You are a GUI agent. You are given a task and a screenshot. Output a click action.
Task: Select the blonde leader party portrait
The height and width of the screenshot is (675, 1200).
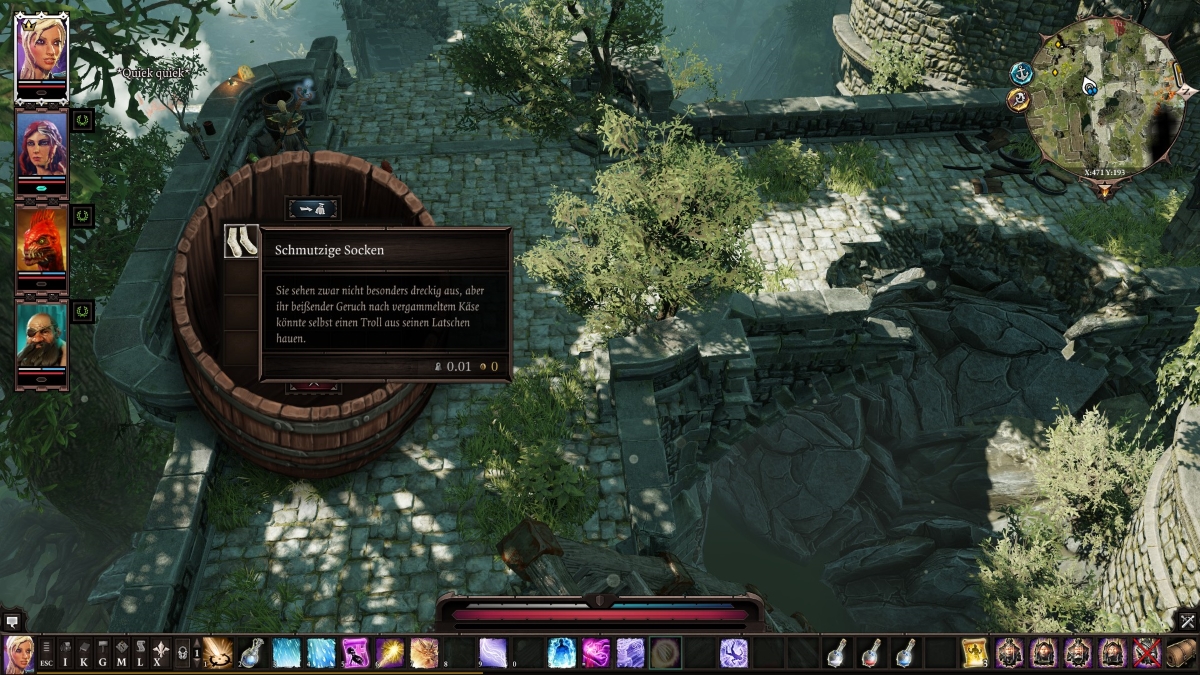42,48
